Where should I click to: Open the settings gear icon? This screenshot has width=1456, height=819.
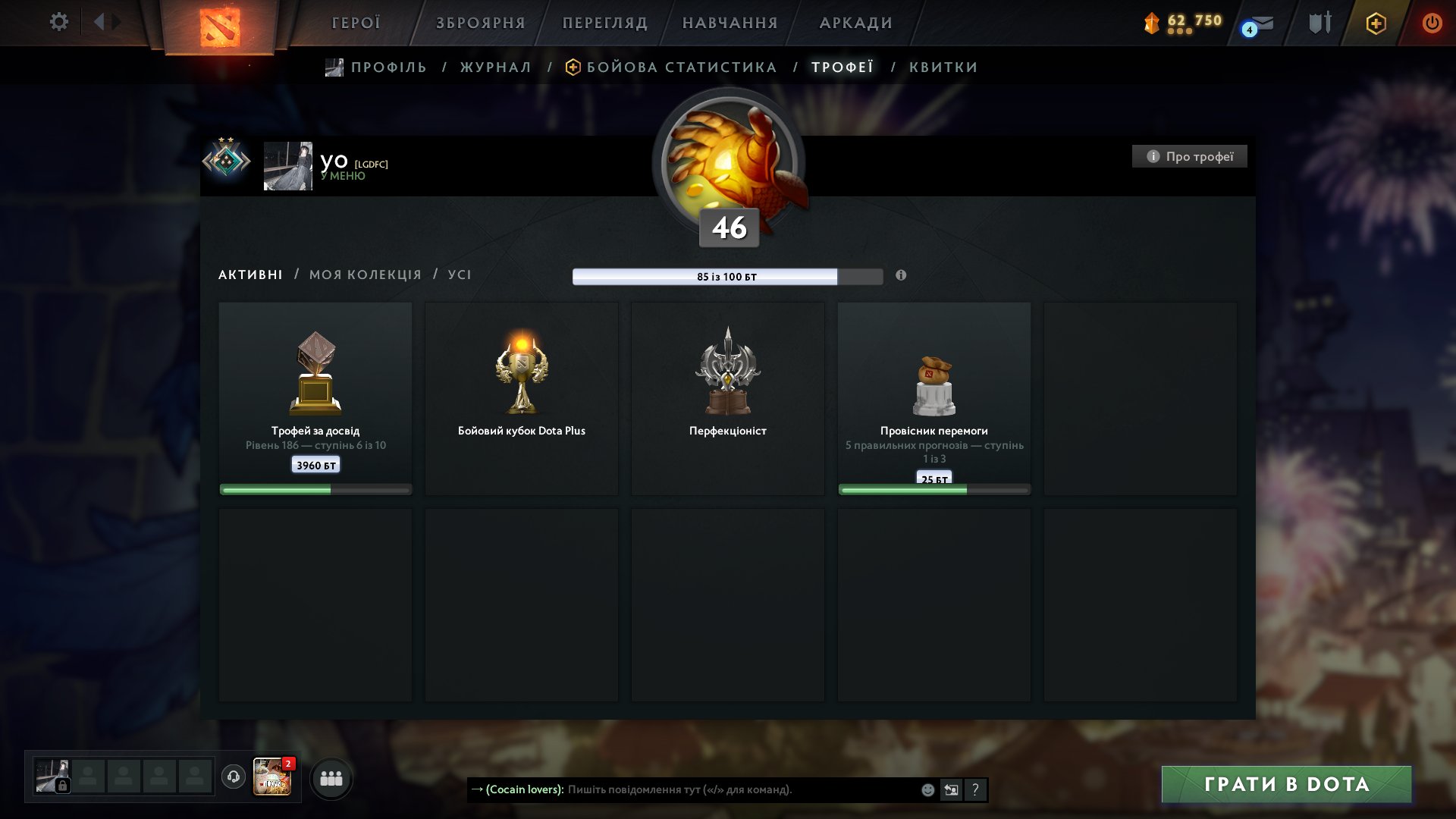coord(58,21)
